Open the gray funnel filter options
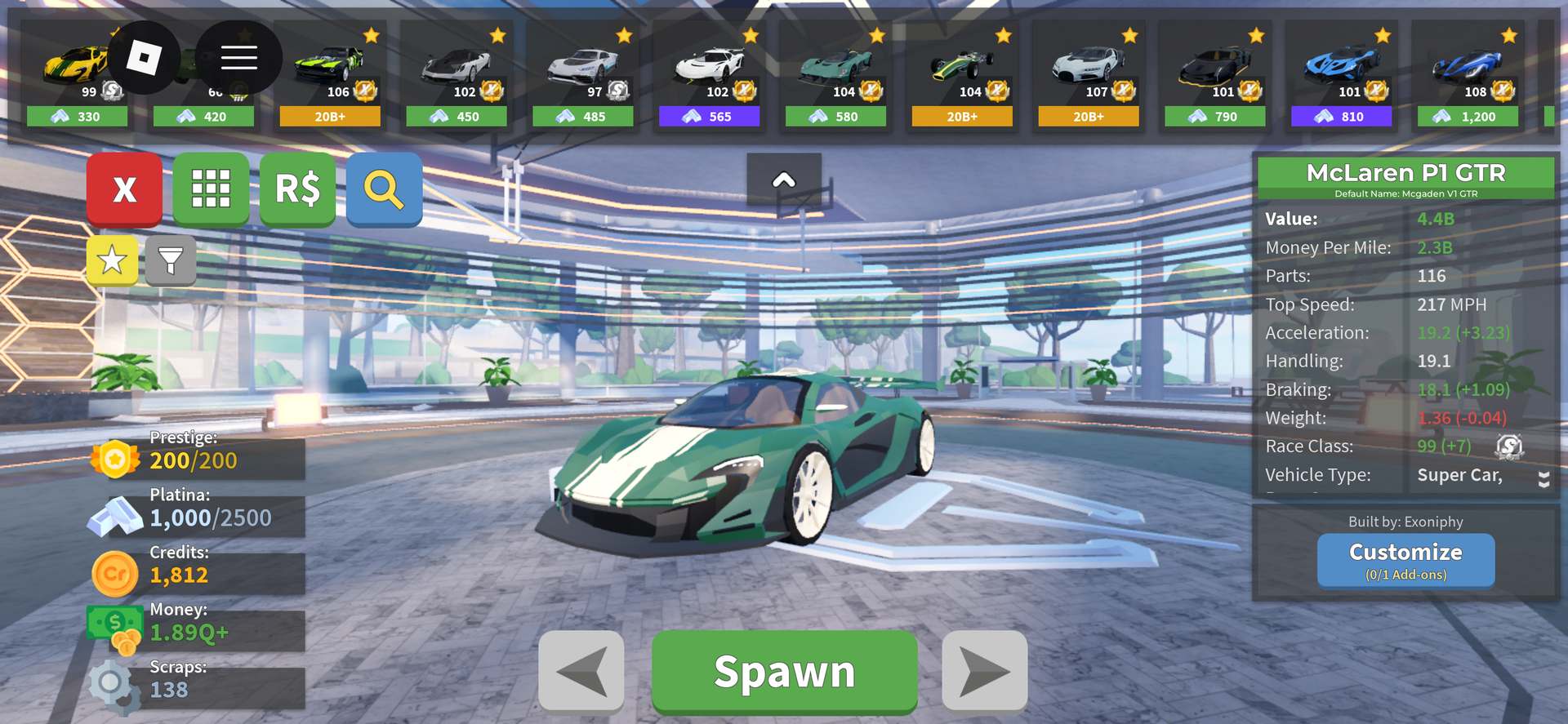The height and width of the screenshot is (724, 1568). (170, 261)
